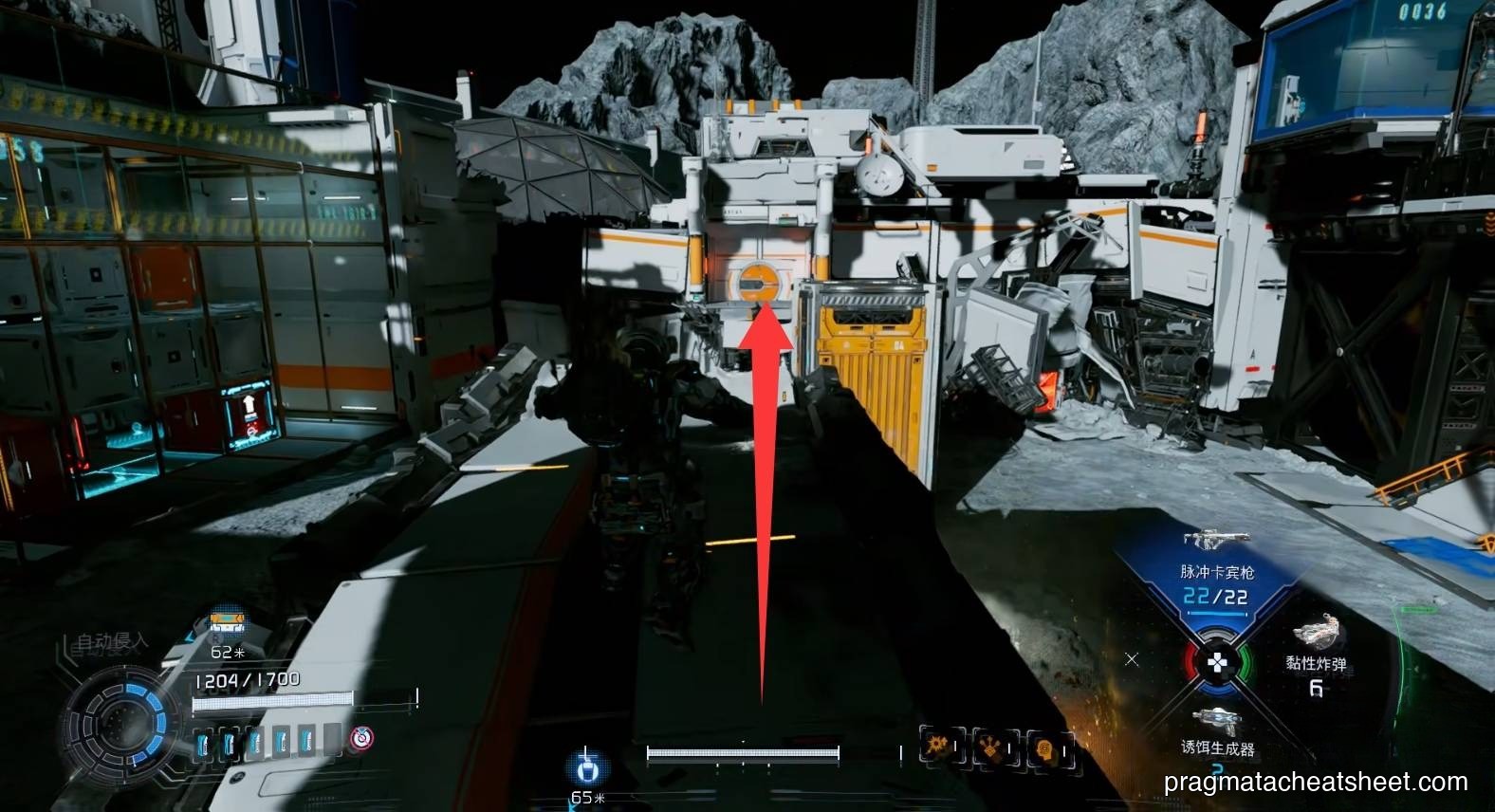Click the blue waypoint marker at 65 m

point(587,766)
